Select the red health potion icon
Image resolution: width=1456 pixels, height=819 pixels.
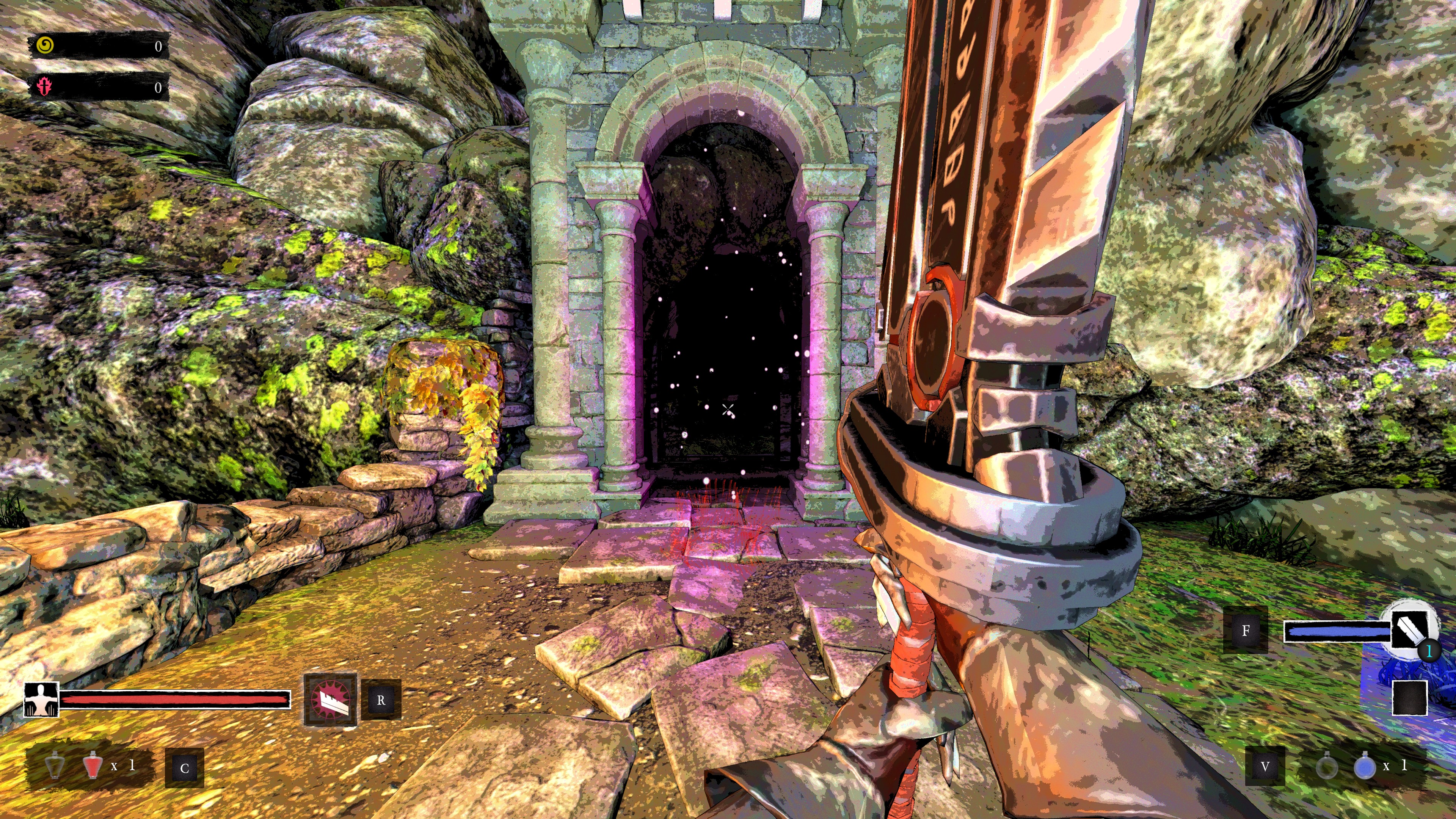click(x=91, y=766)
